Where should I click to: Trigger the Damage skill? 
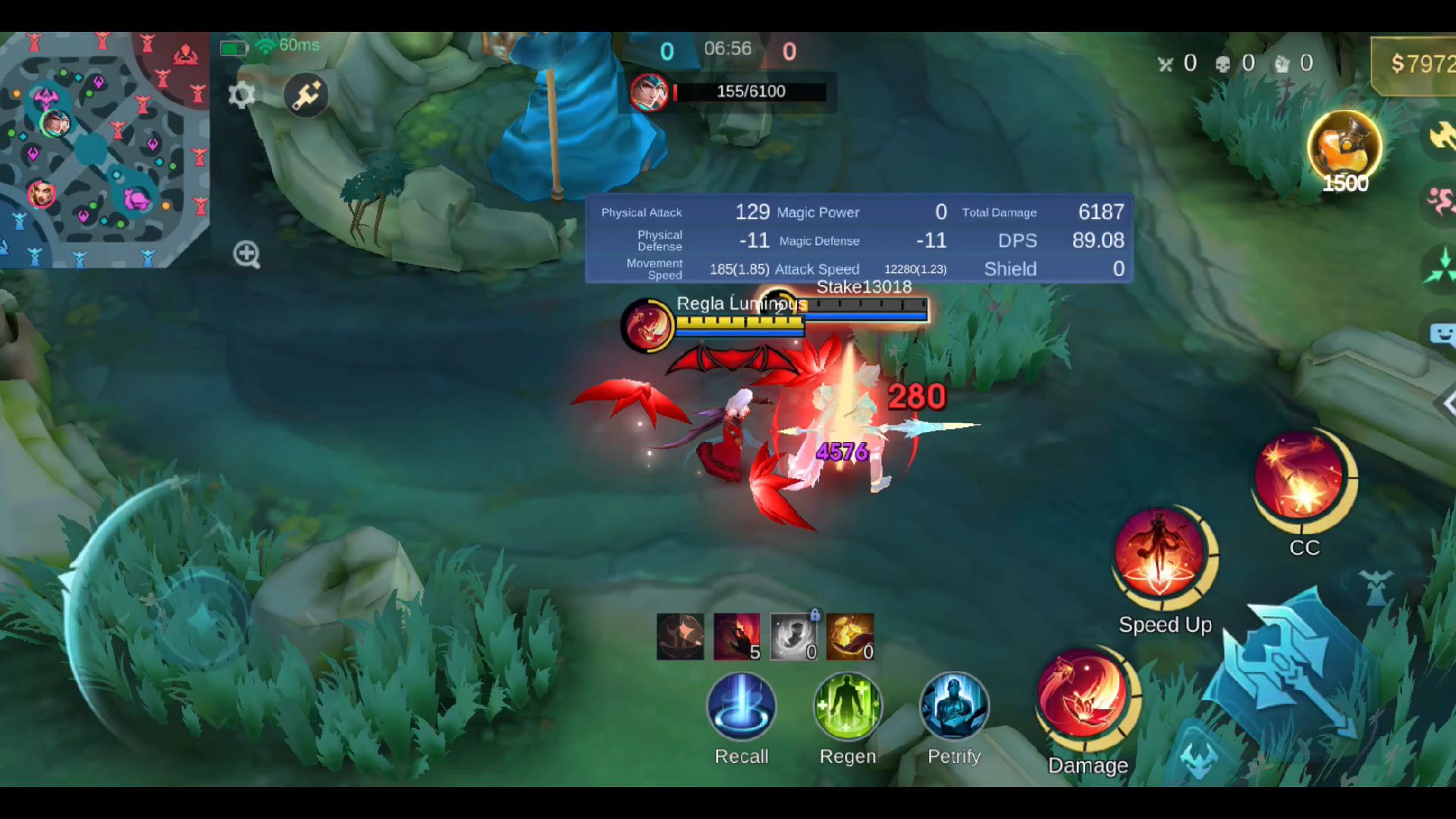pos(1084,695)
